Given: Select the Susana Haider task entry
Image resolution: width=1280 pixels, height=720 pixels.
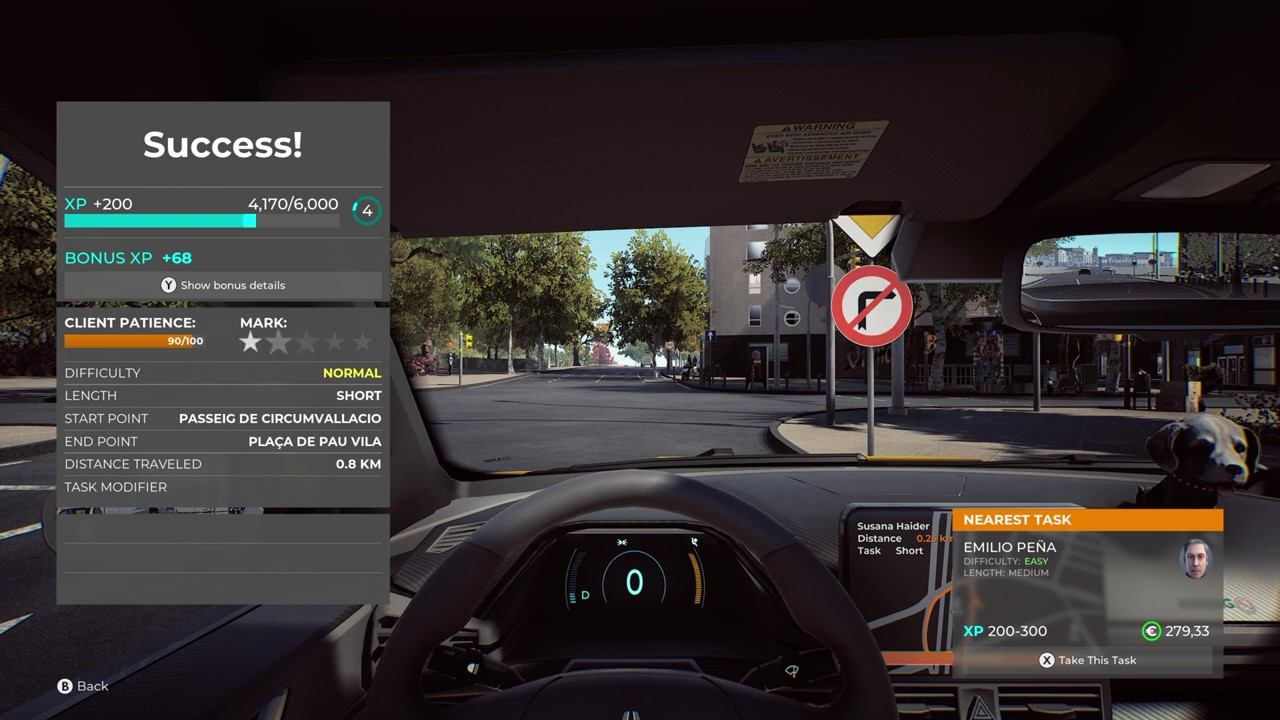Looking at the screenshot, I should point(893,526).
